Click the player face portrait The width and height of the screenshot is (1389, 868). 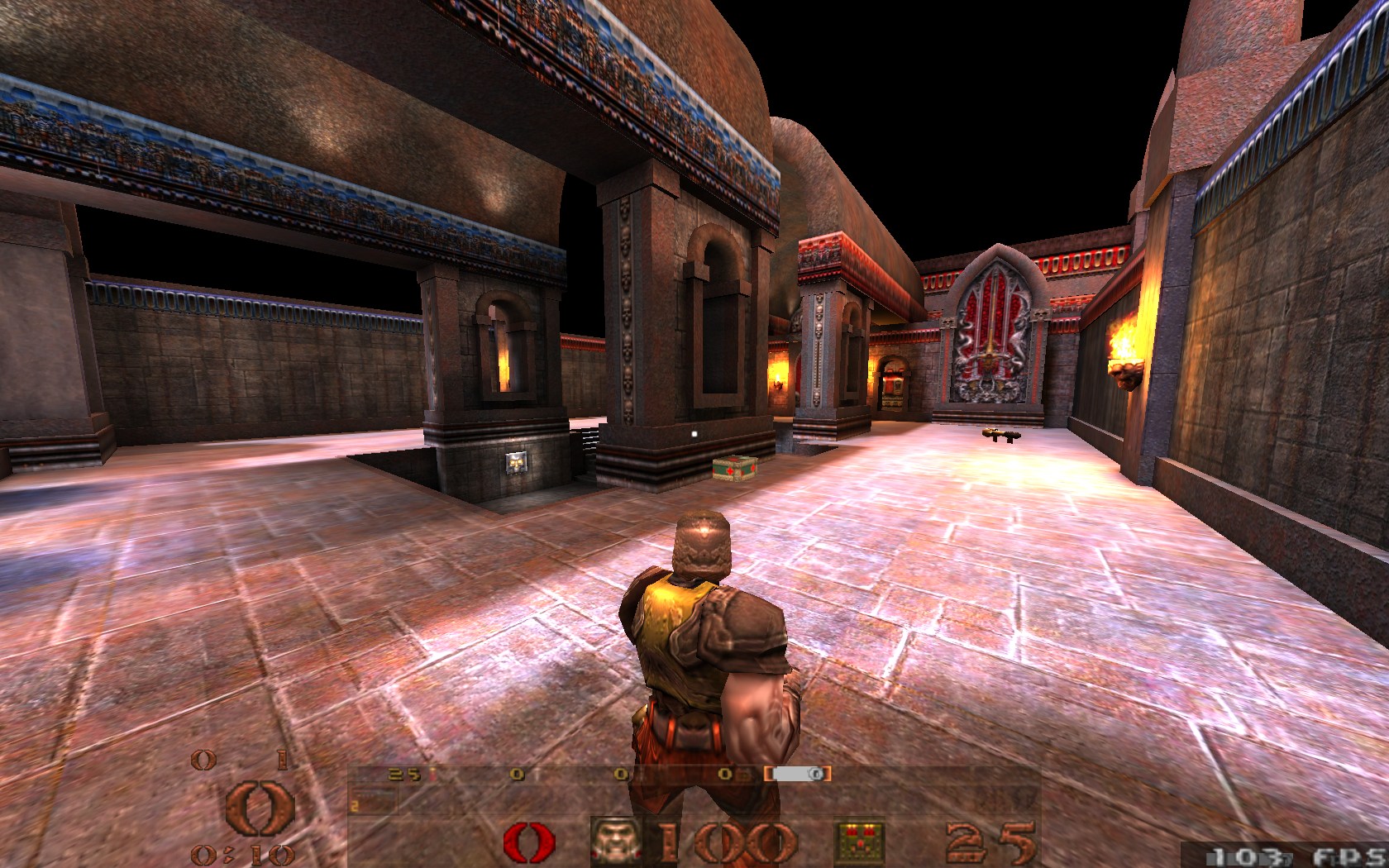pos(616,842)
